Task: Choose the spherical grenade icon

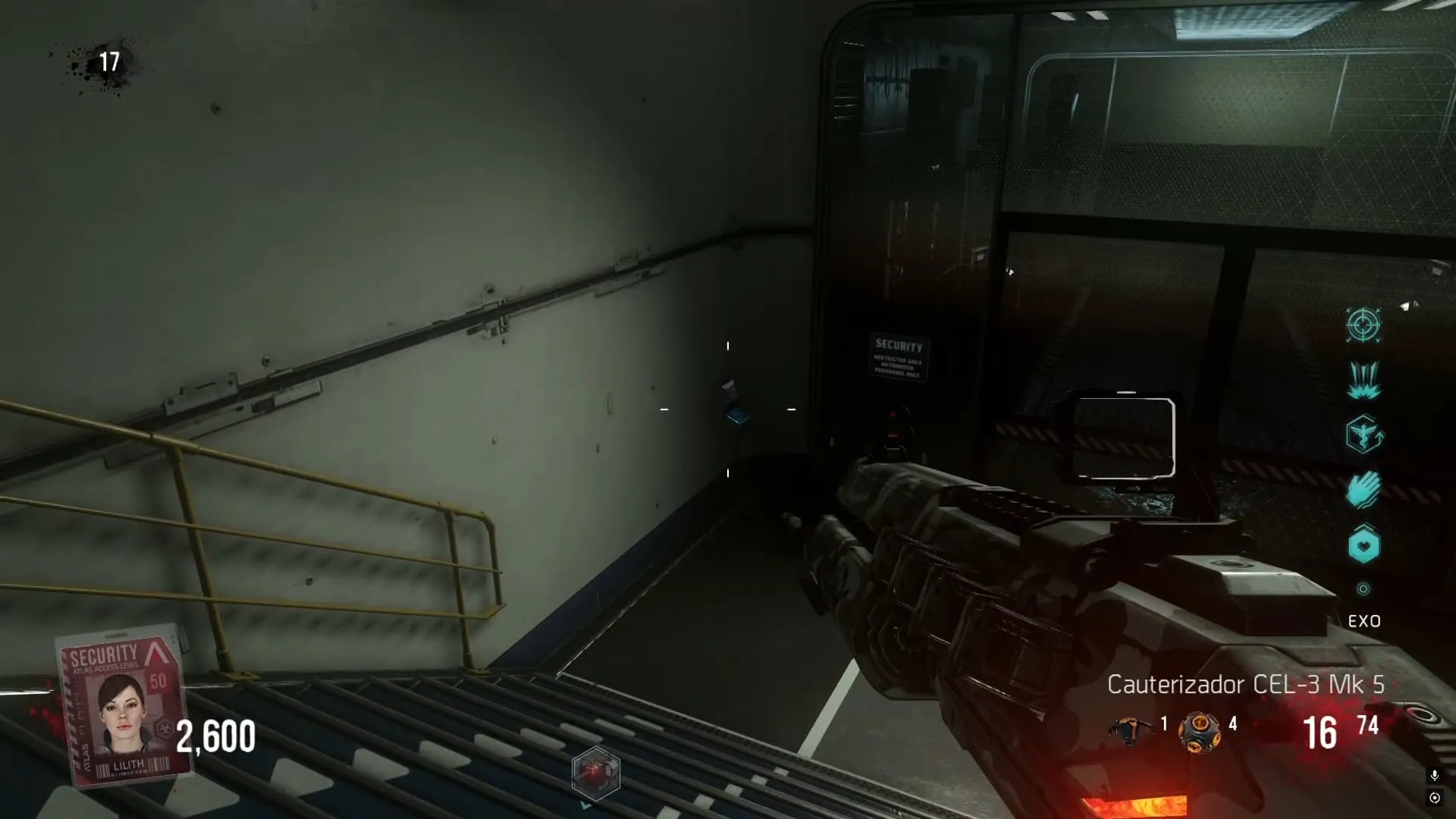Action: point(1199,732)
